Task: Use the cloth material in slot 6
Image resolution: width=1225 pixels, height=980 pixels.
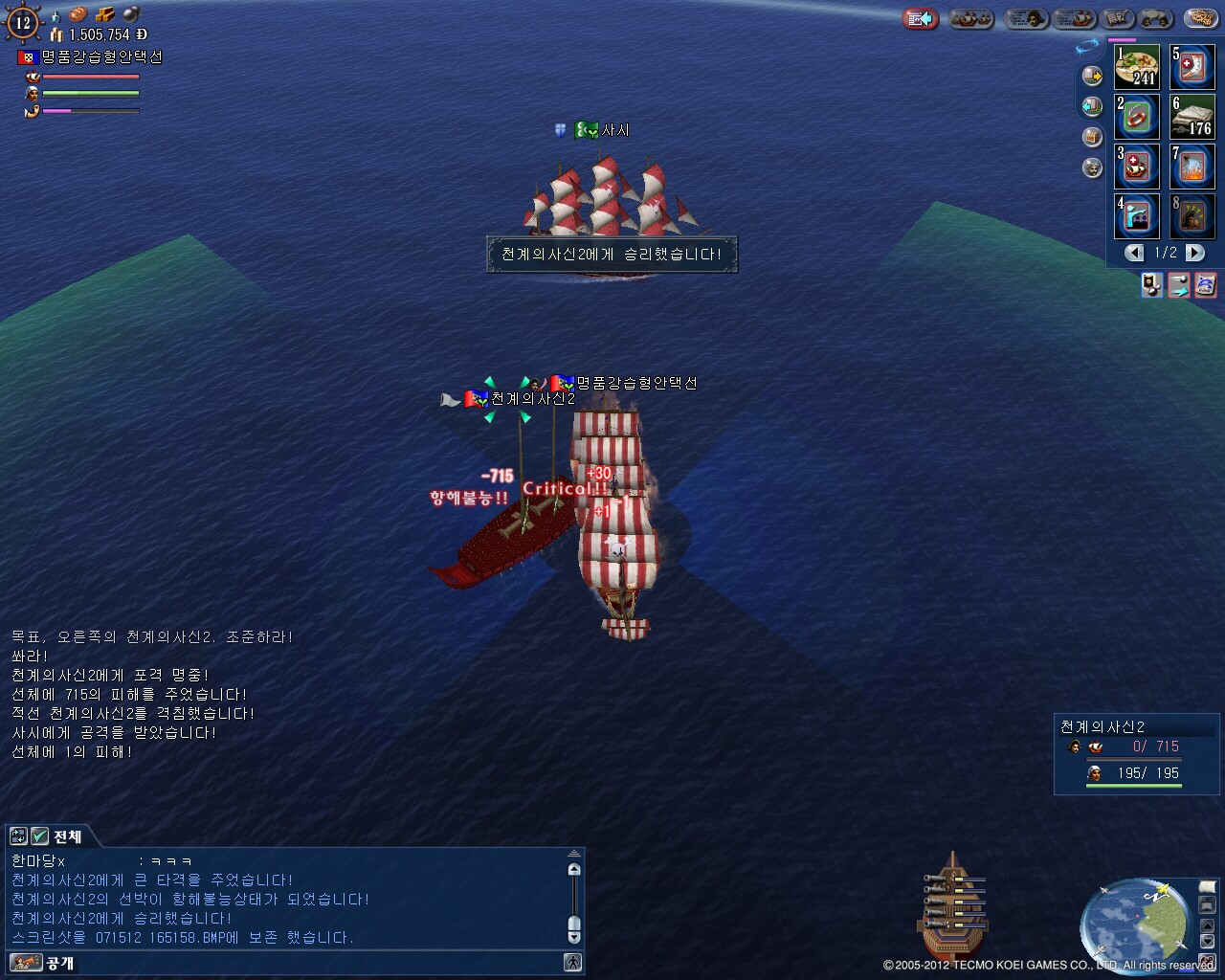Action: (x=1192, y=117)
